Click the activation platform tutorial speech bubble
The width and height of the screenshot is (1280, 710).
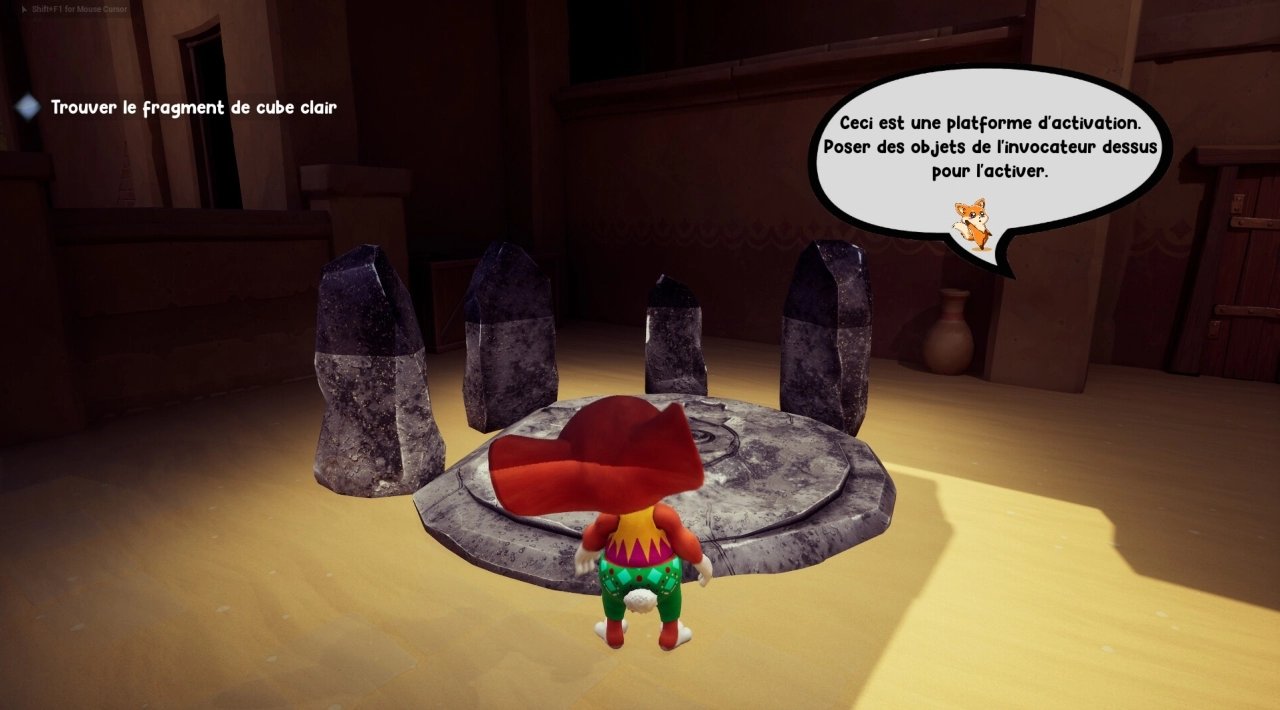[989, 150]
